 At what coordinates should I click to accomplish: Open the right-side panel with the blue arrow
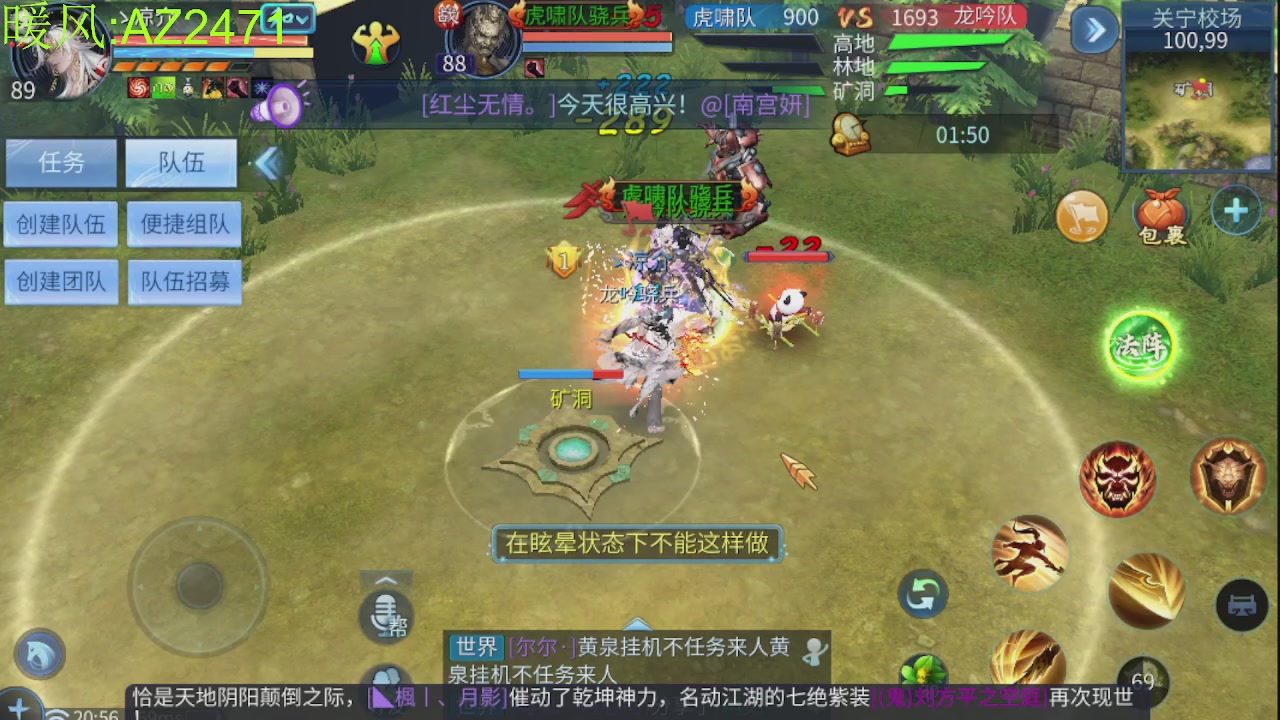pyautogui.click(x=1092, y=31)
